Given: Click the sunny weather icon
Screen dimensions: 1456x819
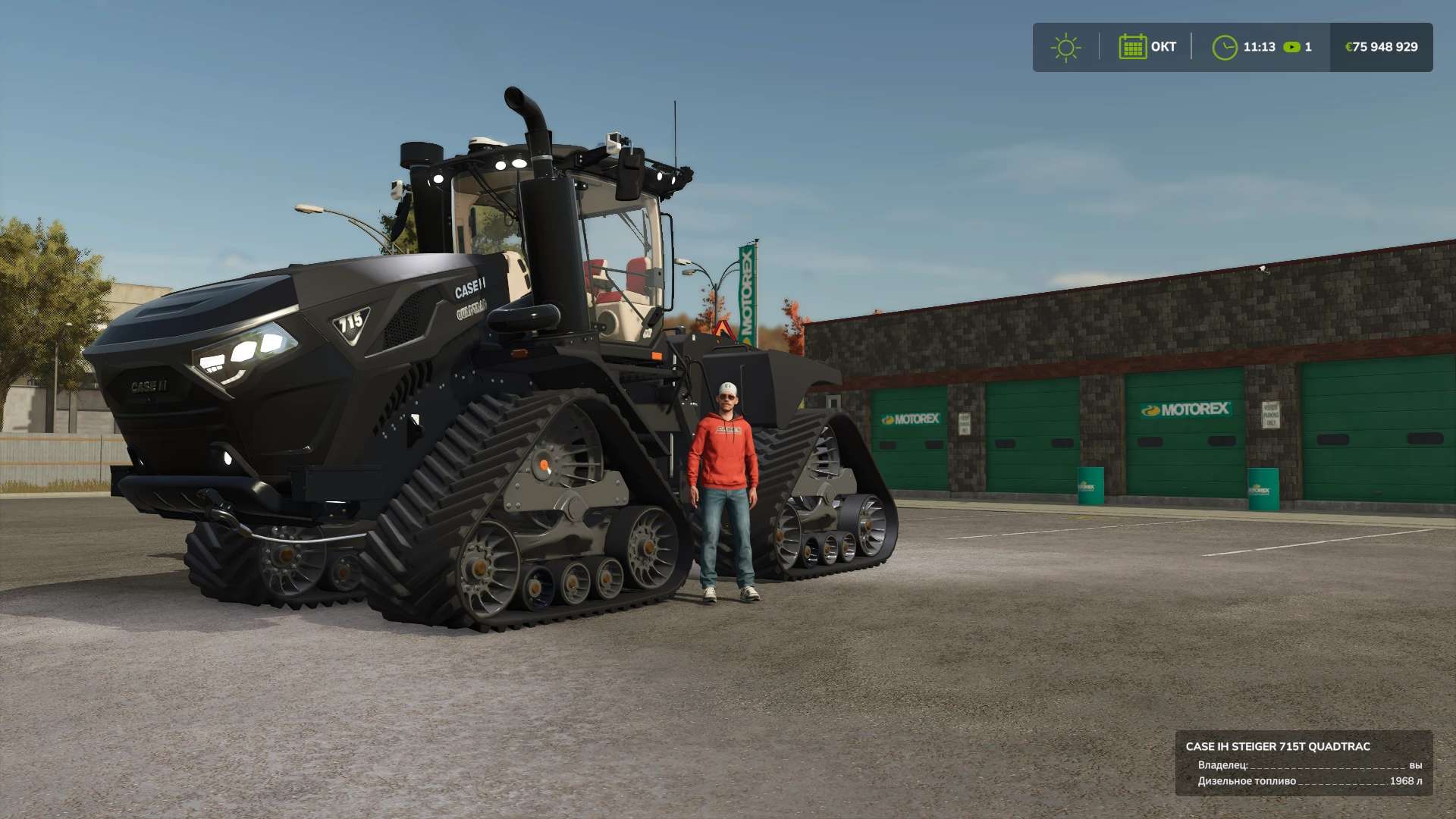Looking at the screenshot, I should click(1065, 48).
